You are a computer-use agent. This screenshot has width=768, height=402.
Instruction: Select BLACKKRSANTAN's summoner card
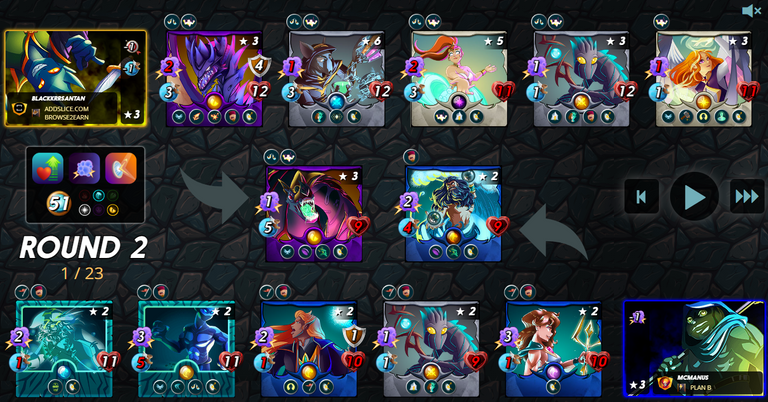coord(75,78)
